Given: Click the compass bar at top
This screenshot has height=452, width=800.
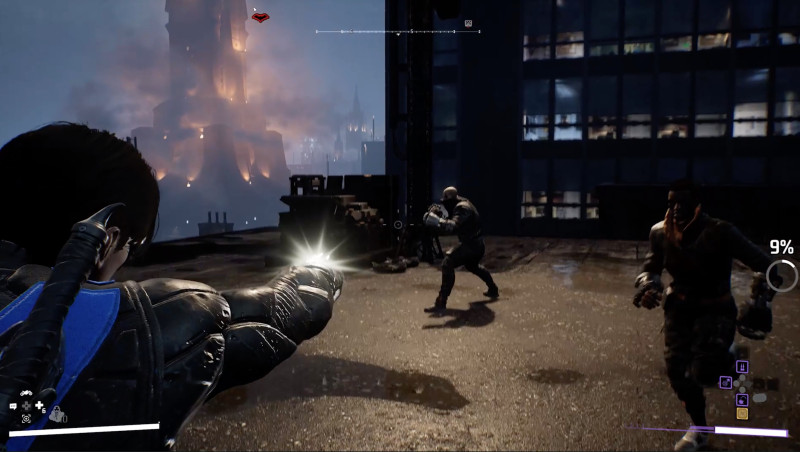Looking at the screenshot, I should coord(398,32).
